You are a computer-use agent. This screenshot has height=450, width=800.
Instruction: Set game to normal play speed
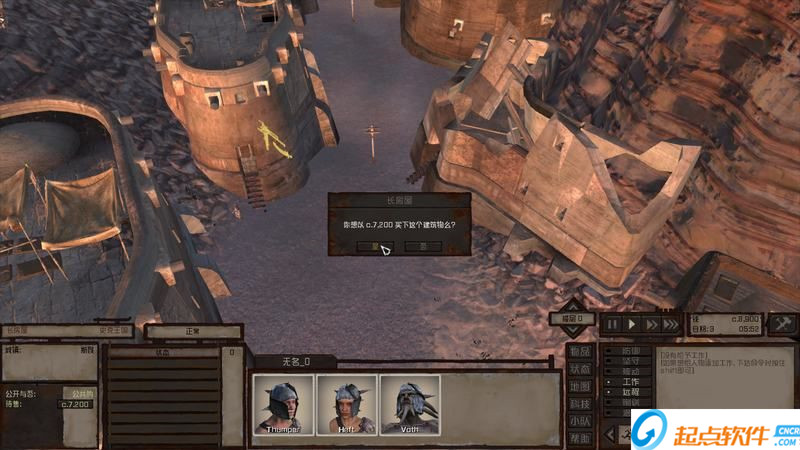click(x=632, y=324)
